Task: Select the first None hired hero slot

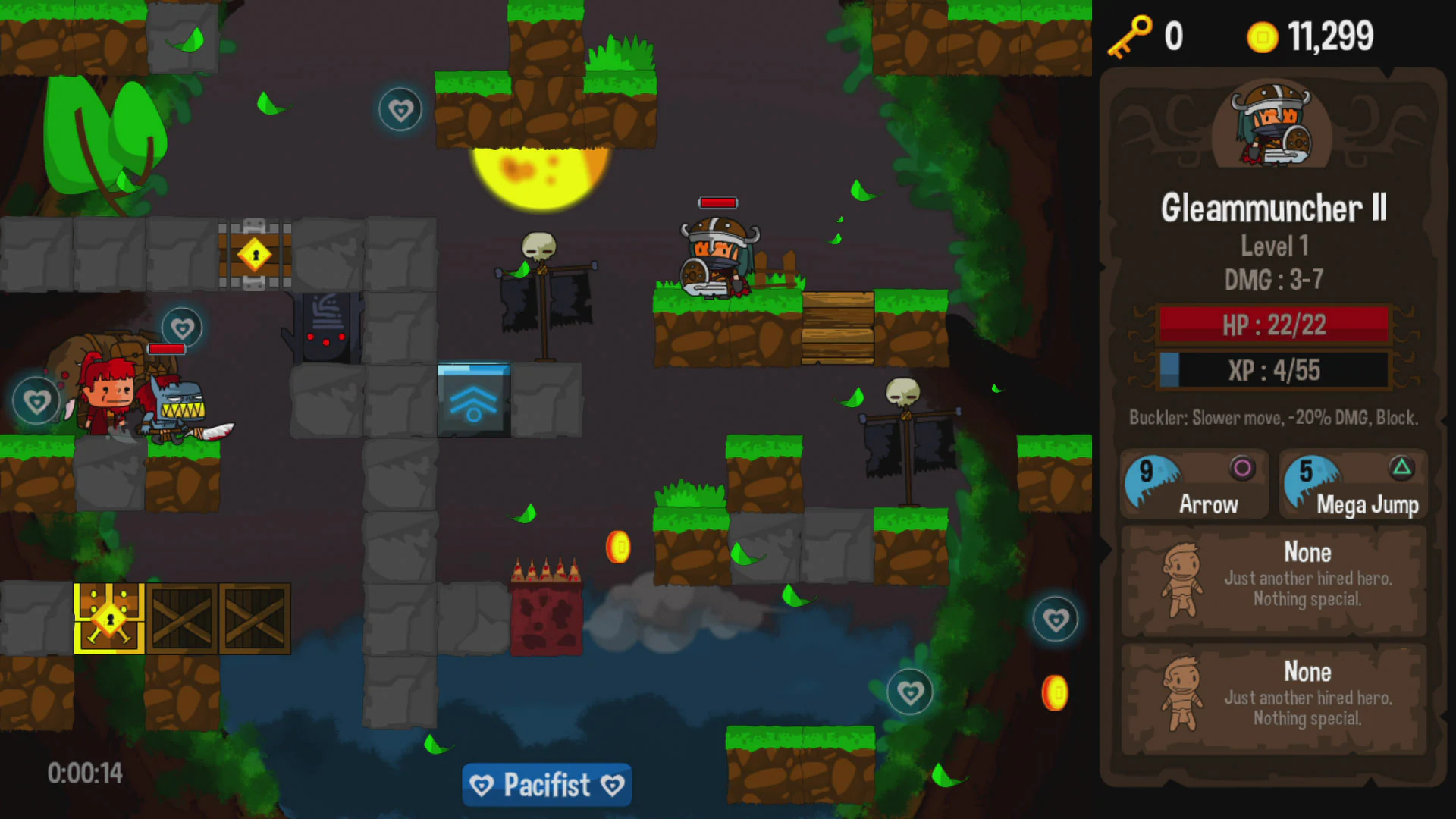Action: pyautogui.click(x=1272, y=578)
